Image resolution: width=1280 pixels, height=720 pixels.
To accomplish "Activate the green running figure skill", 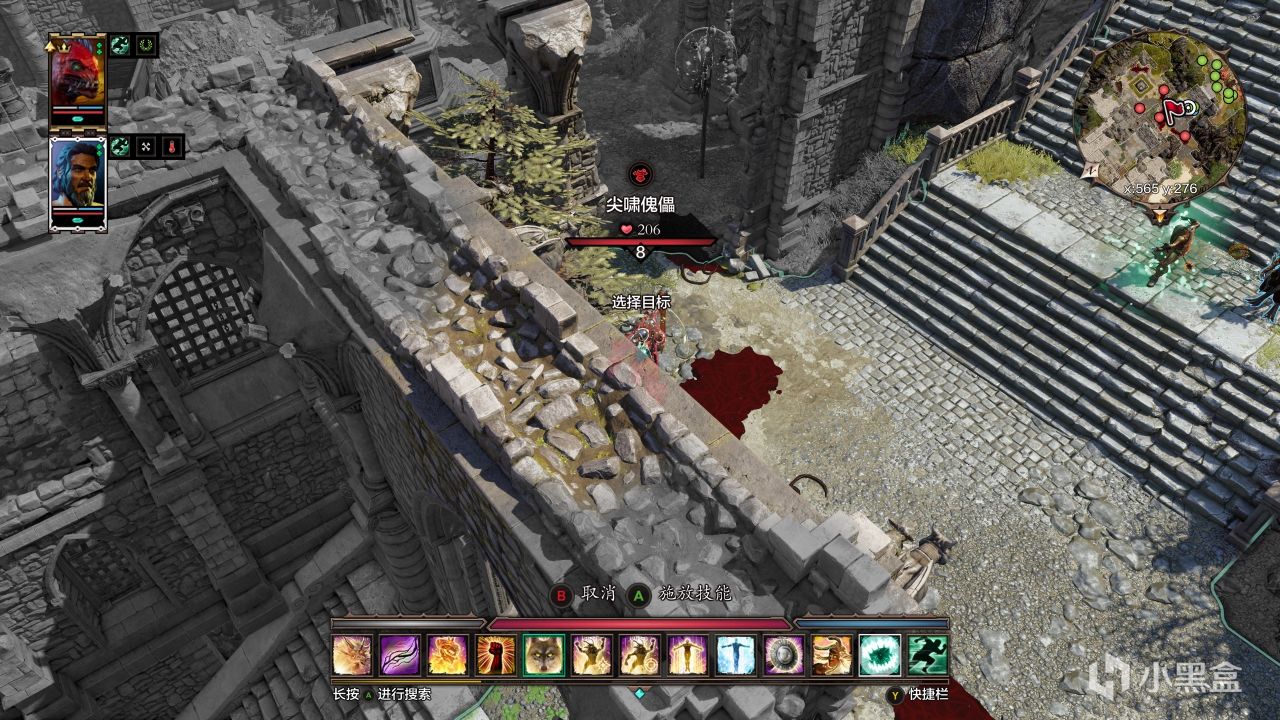I will tap(928, 655).
